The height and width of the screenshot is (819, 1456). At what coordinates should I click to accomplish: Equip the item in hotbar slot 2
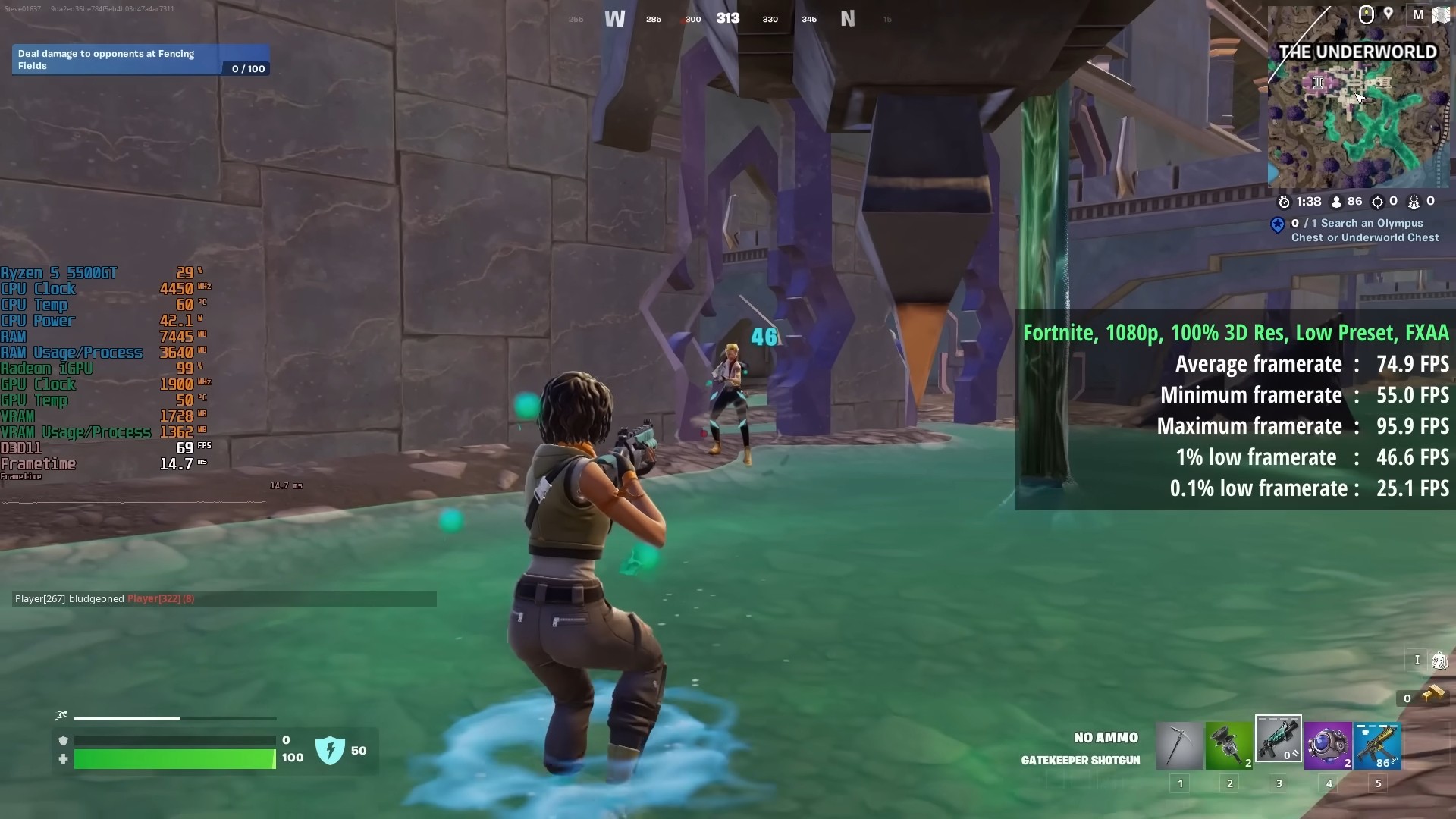1229,745
